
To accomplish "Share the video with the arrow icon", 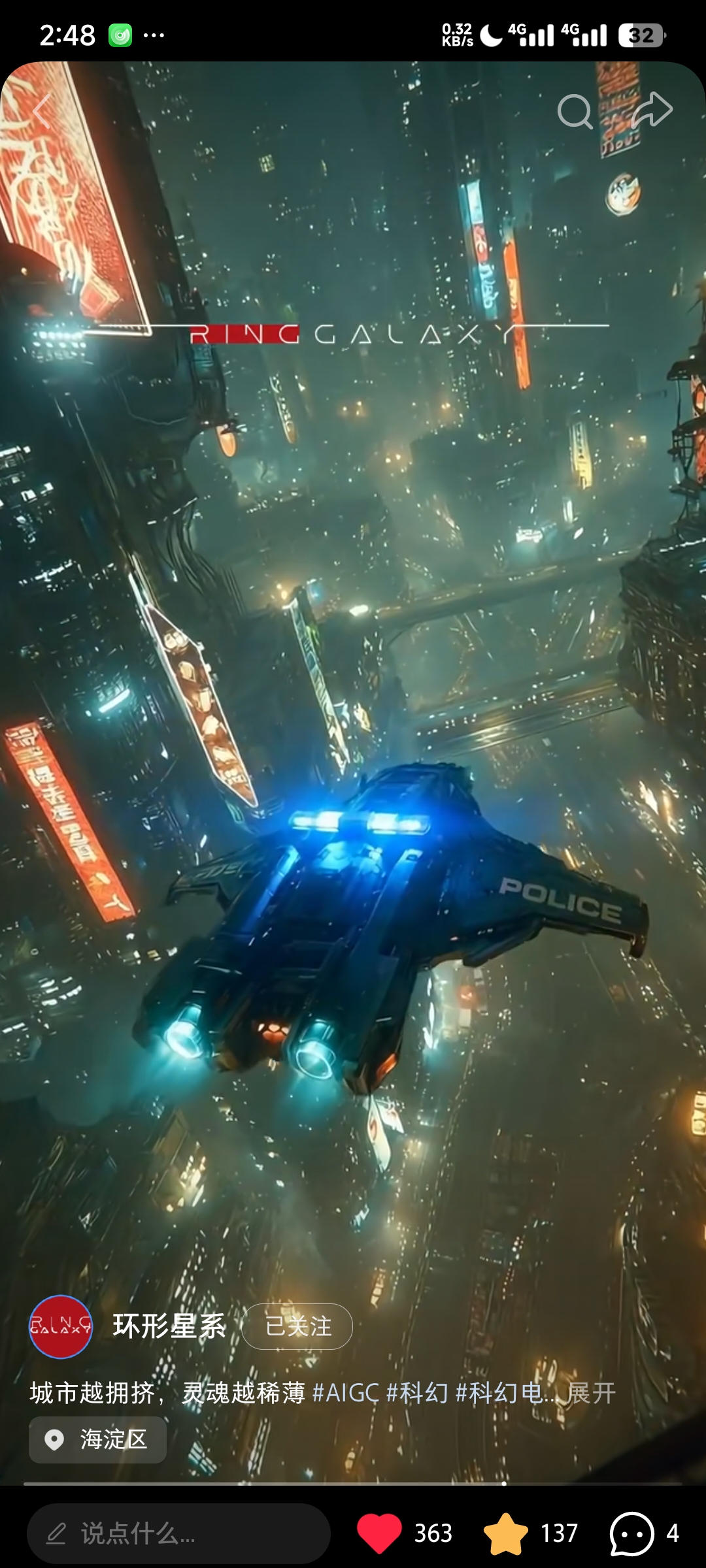I will point(652,110).
